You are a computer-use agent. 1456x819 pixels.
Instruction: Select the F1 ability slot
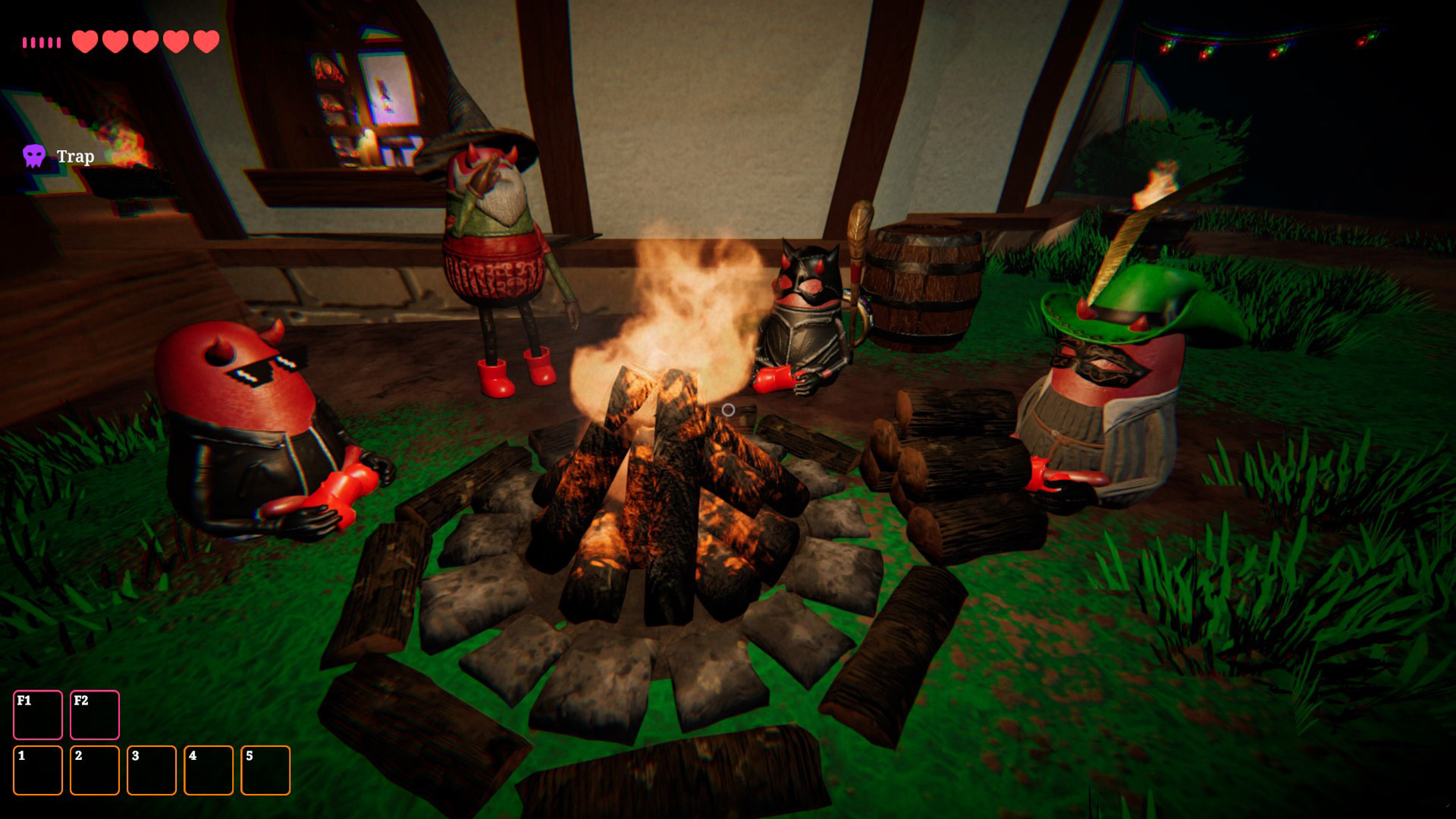click(x=38, y=714)
